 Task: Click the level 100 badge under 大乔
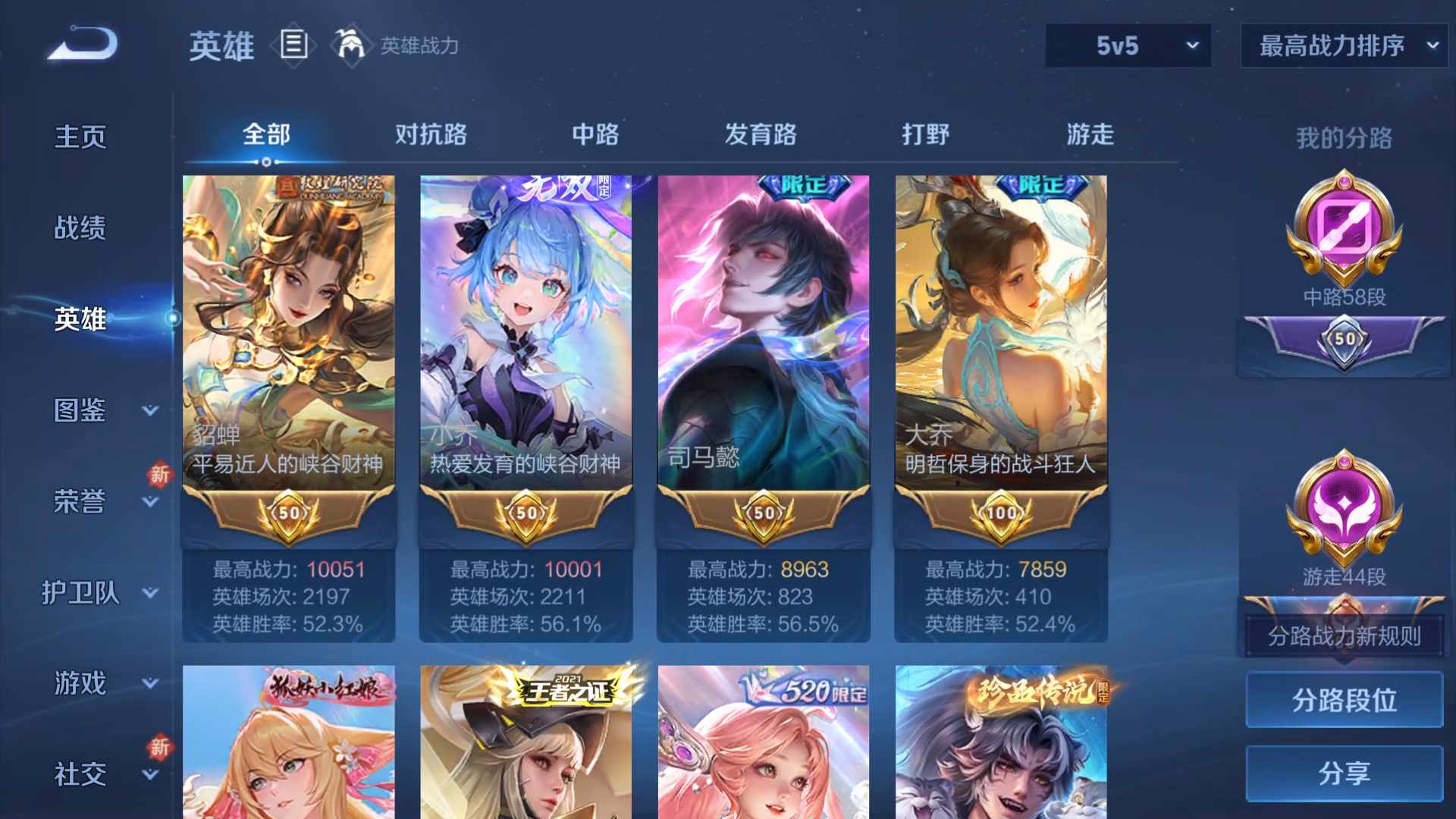point(1001,514)
